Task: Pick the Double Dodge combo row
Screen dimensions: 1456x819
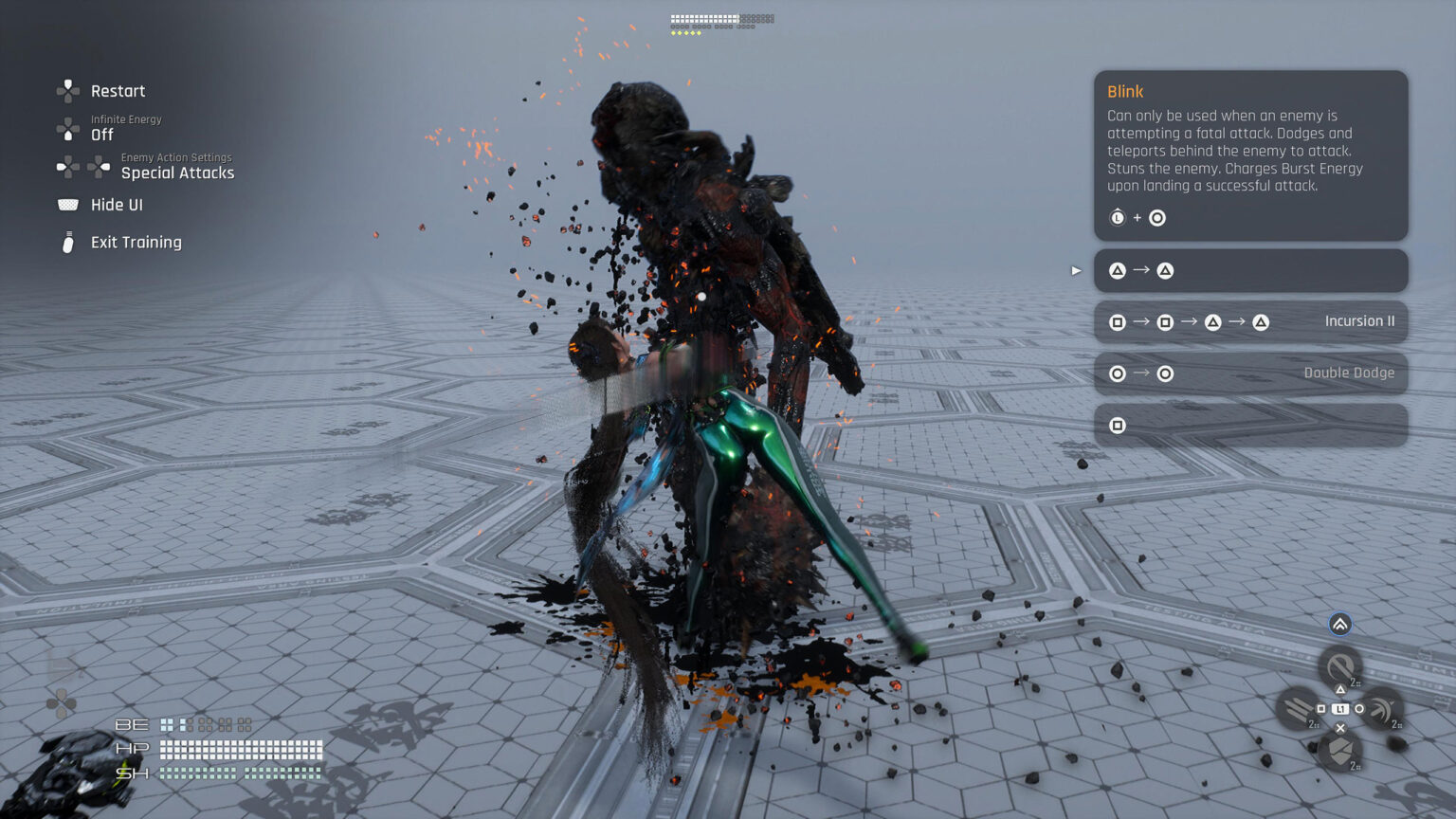Action: (x=1250, y=373)
